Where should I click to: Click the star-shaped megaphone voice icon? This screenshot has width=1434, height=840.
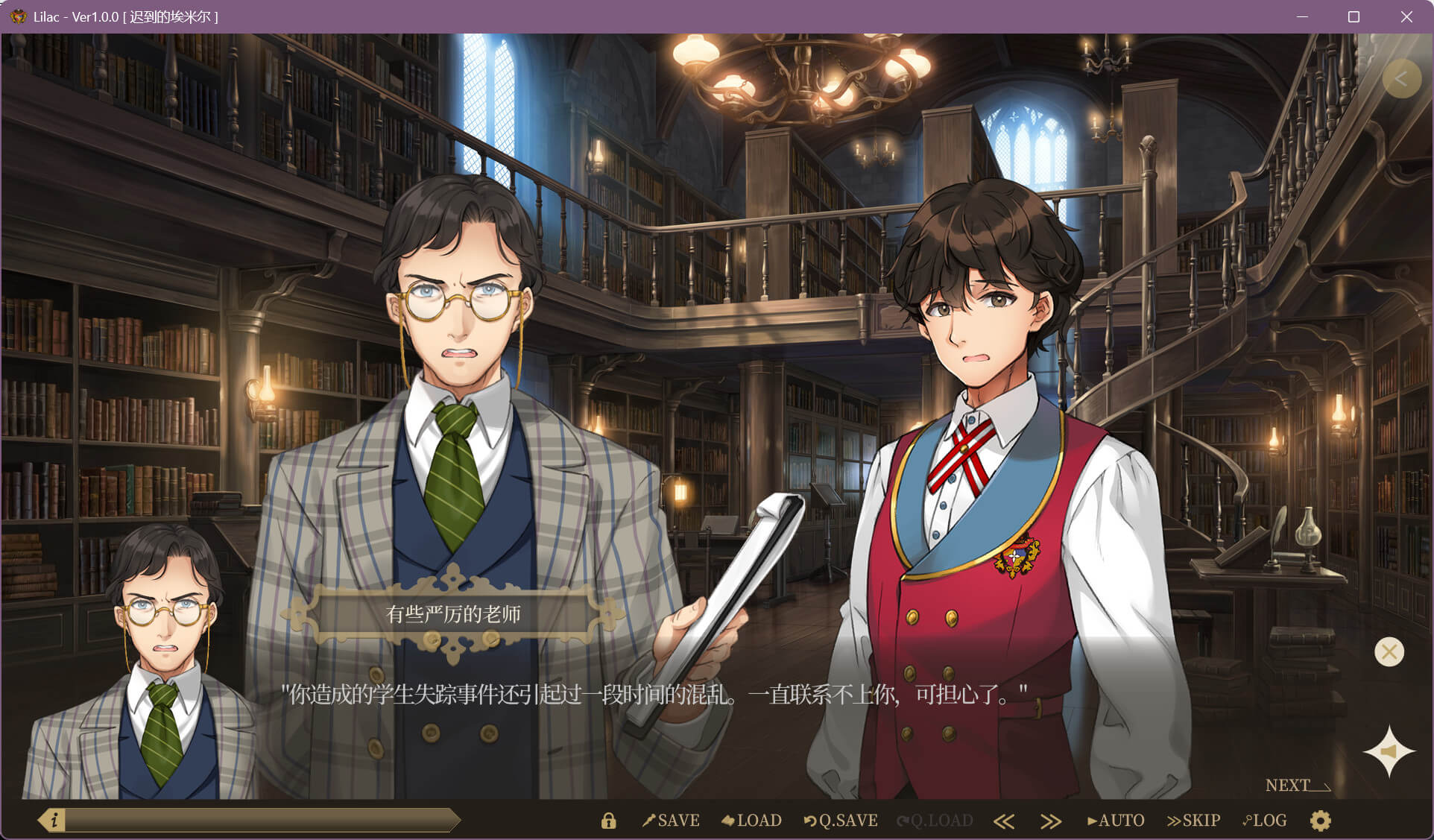click(1389, 751)
